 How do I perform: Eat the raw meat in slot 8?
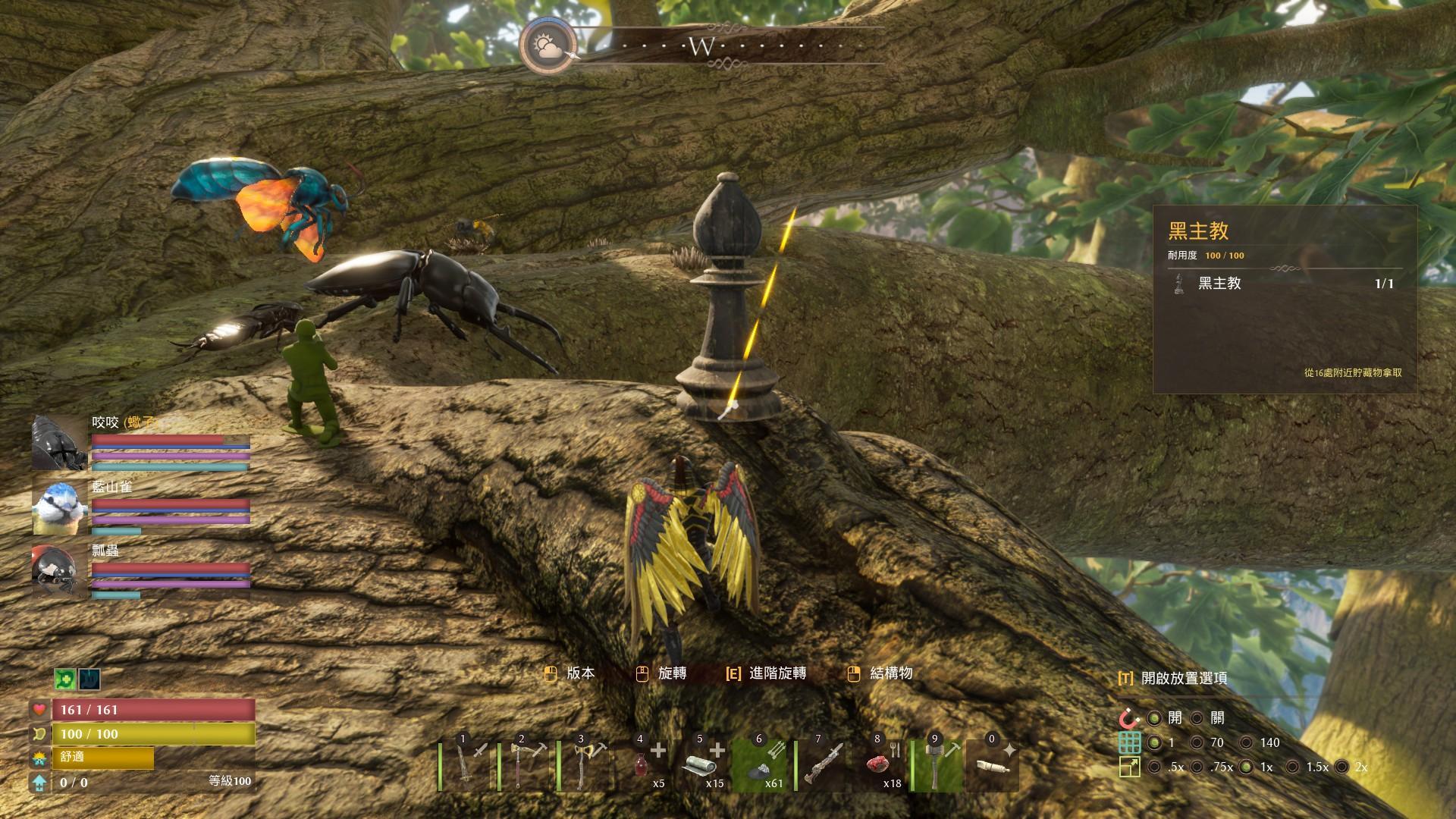880,764
